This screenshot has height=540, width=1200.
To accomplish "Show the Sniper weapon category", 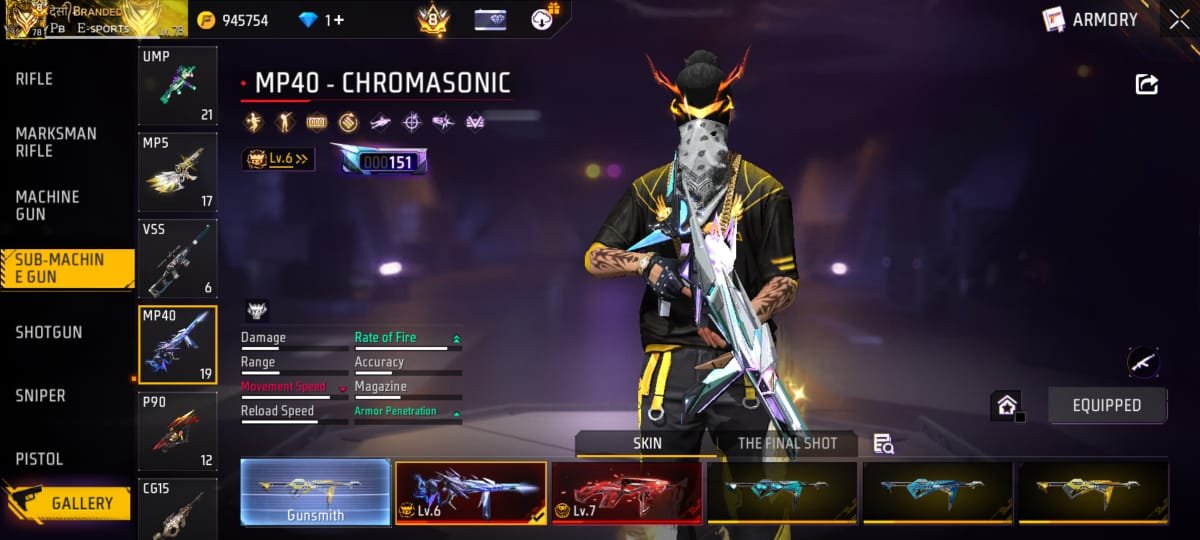I will tap(40, 396).
